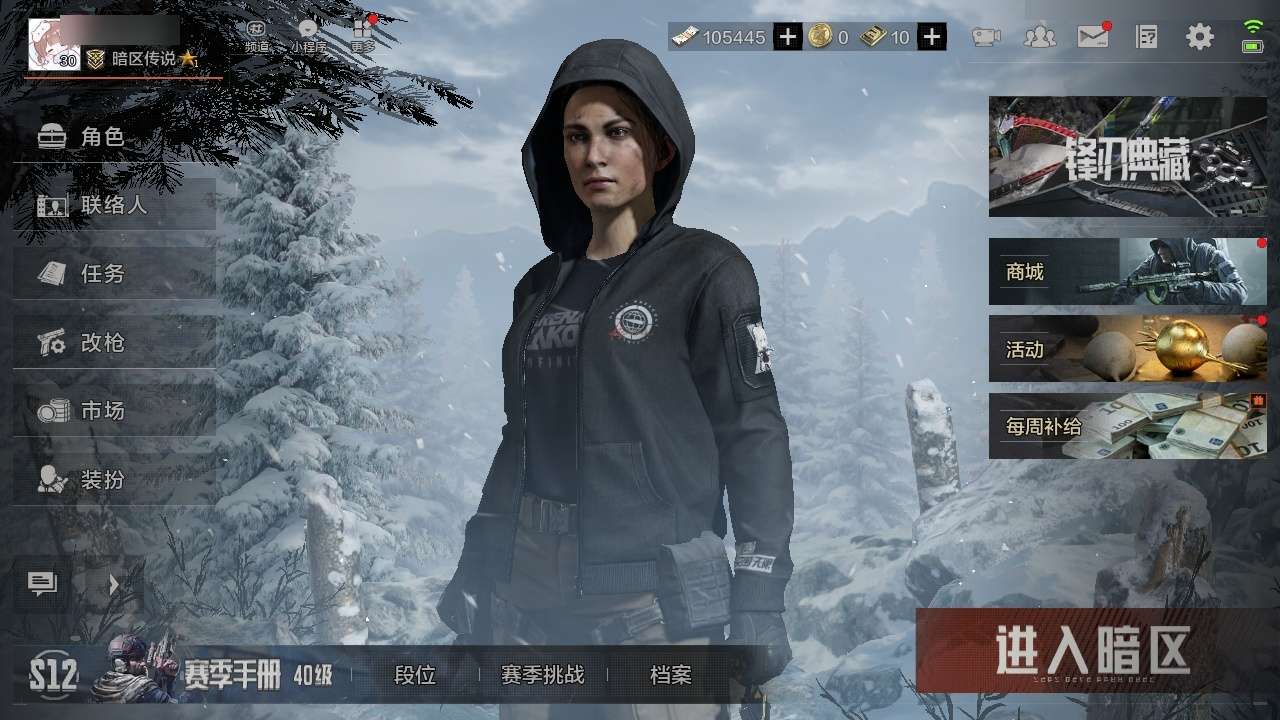
Task: Start a match with 进入暗区
Action: point(1092,651)
